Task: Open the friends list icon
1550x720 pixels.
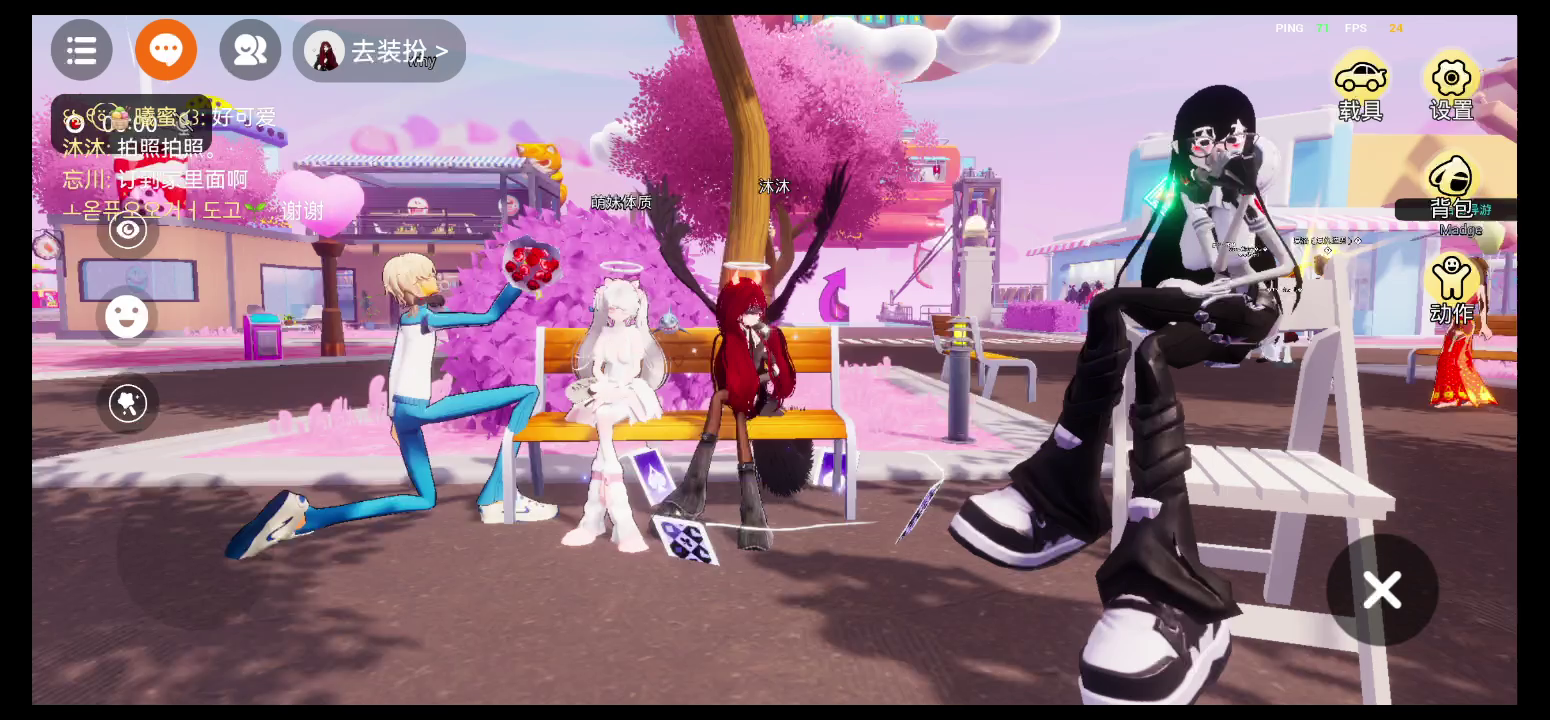Action: [x=250, y=50]
